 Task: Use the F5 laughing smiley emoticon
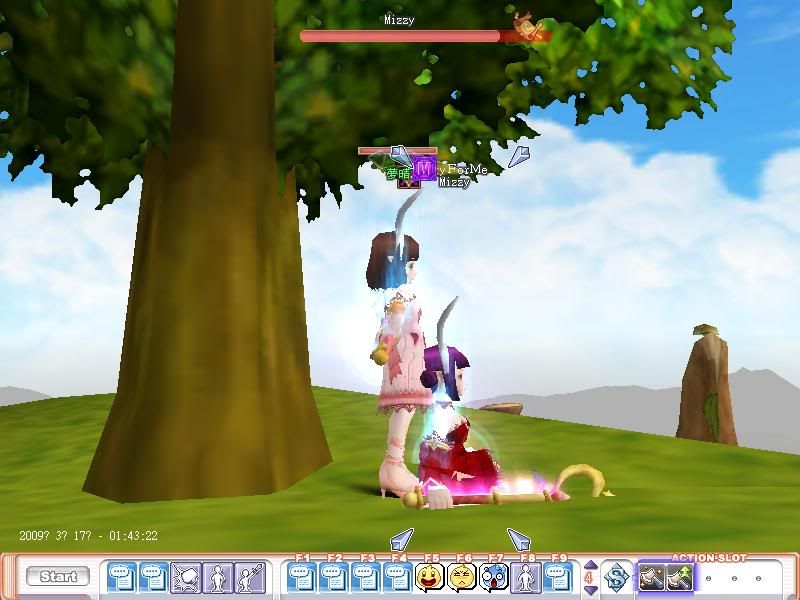point(430,577)
